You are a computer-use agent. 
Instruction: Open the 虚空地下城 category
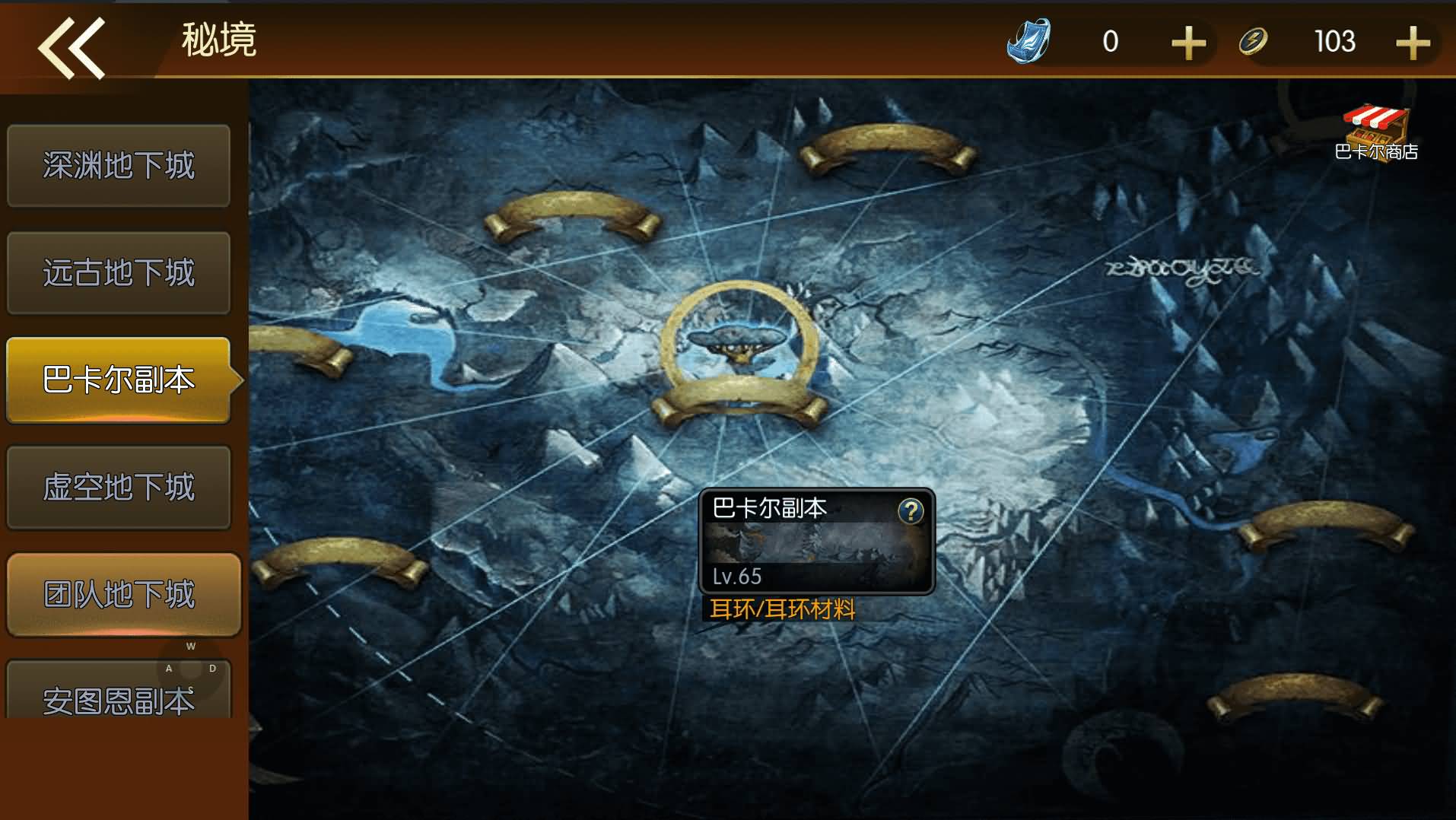119,487
